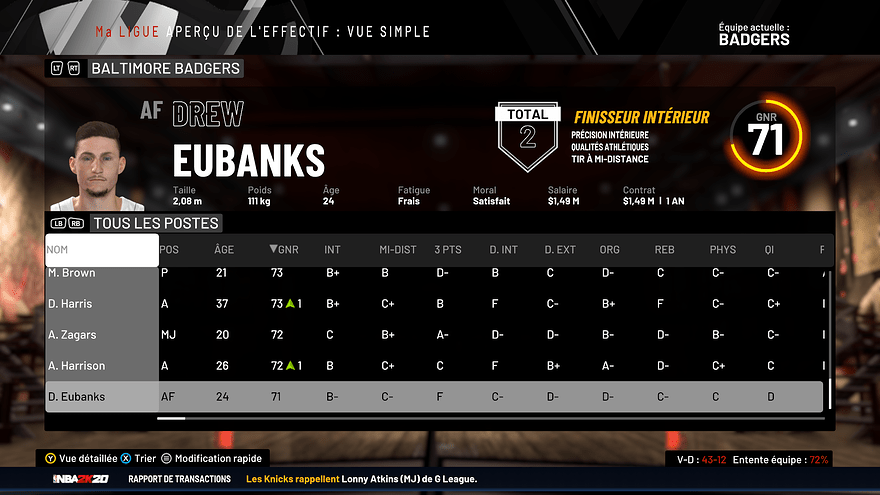Sort by D. EXT column header
The height and width of the screenshot is (495, 880).
coord(560,249)
